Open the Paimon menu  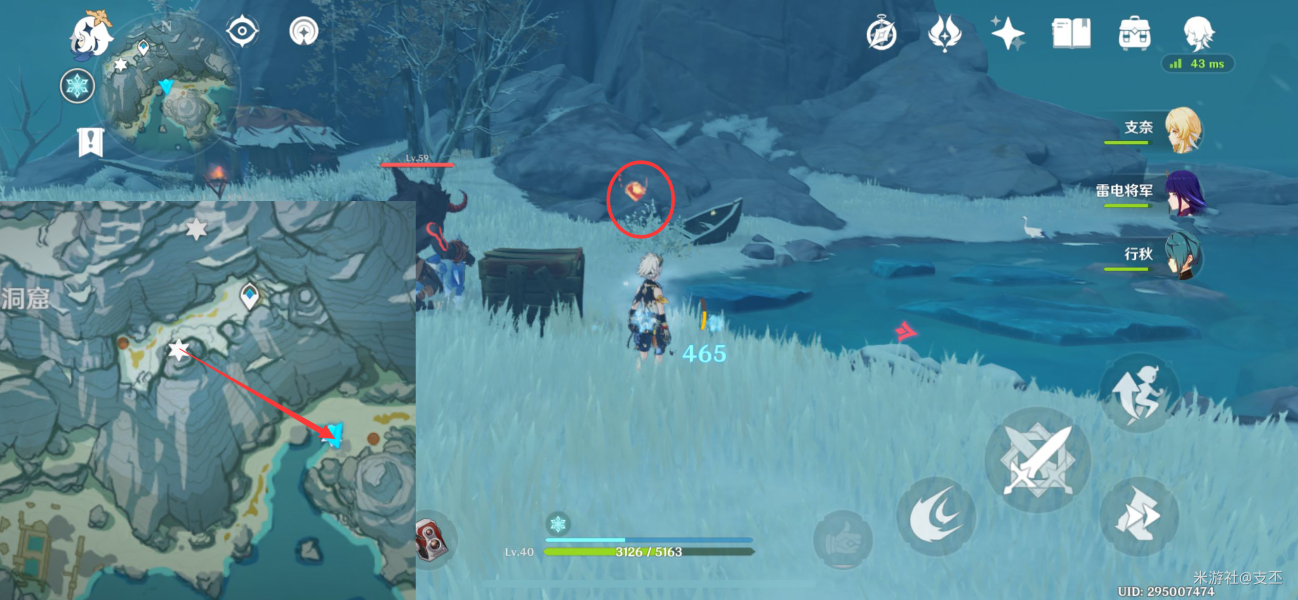point(90,35)
